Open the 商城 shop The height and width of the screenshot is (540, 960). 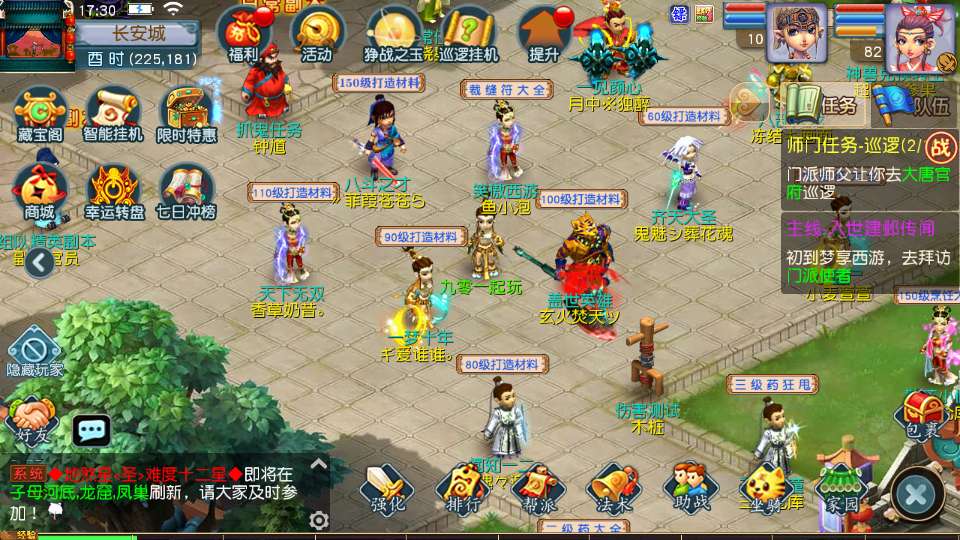pyautogui.click(x=40, y=190)
